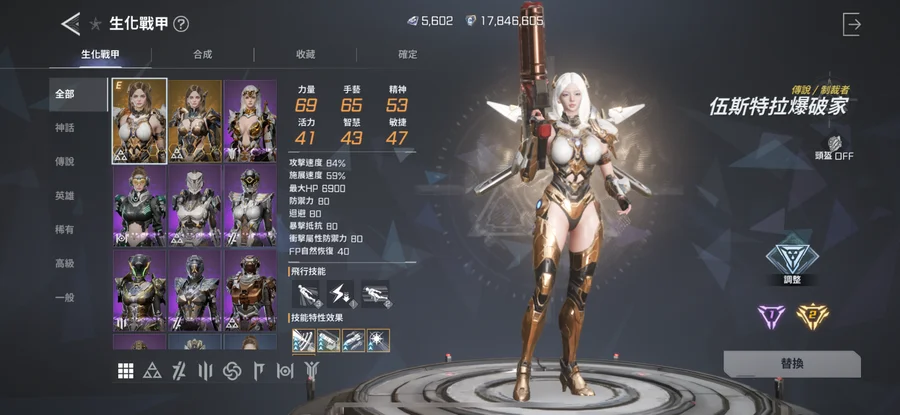Choose the 一般 rarity filter
900x415 pixels.
pos(65,298)
